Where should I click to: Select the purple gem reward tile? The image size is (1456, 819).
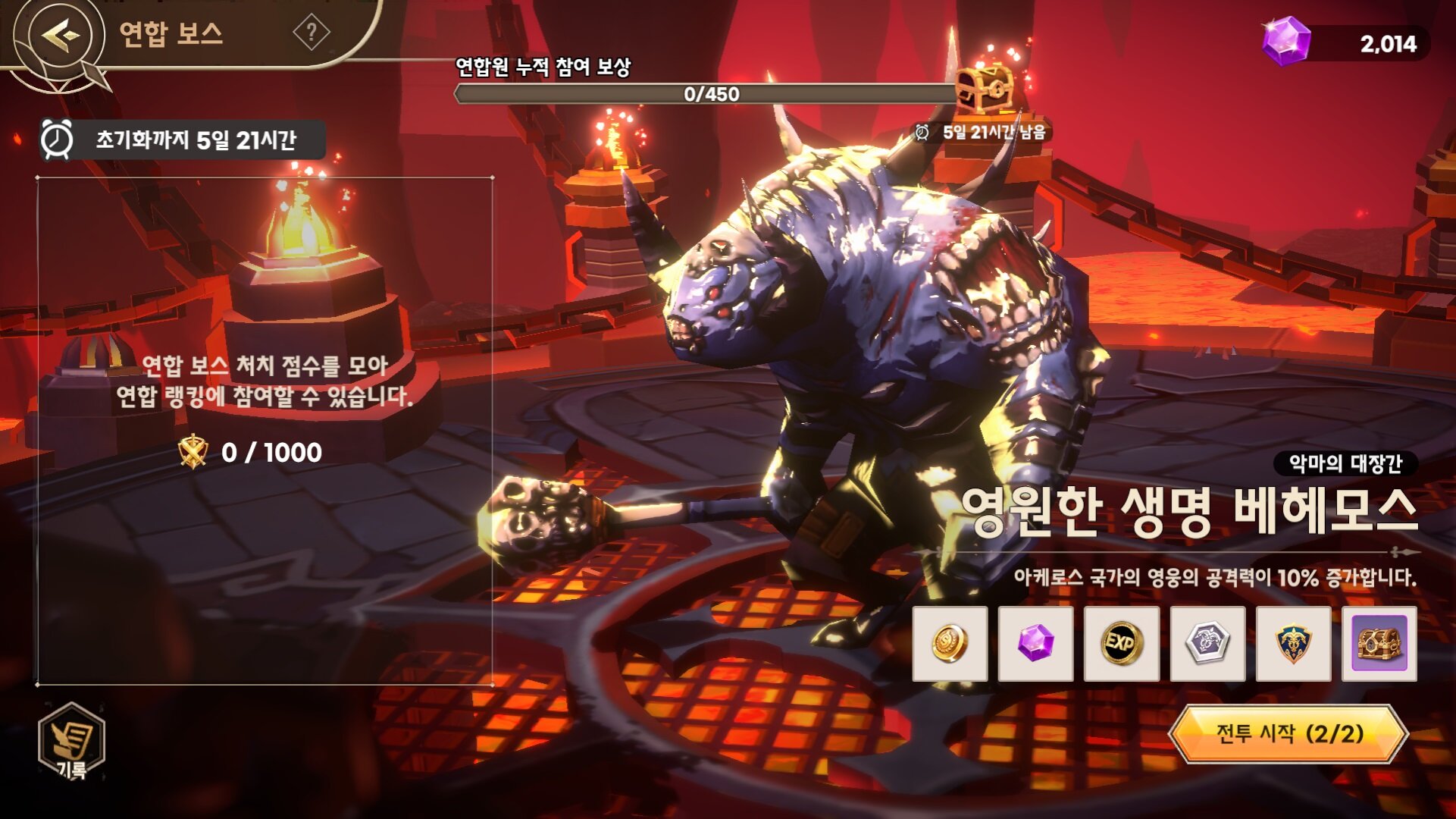click(1035, 644)
